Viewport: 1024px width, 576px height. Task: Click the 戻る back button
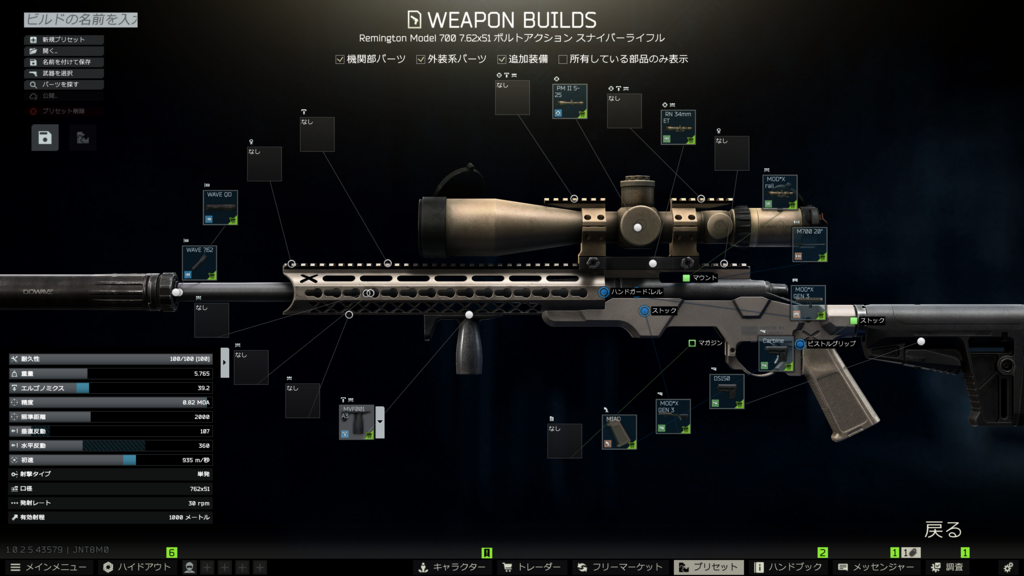pyautogui.click(x=942, y=529)
